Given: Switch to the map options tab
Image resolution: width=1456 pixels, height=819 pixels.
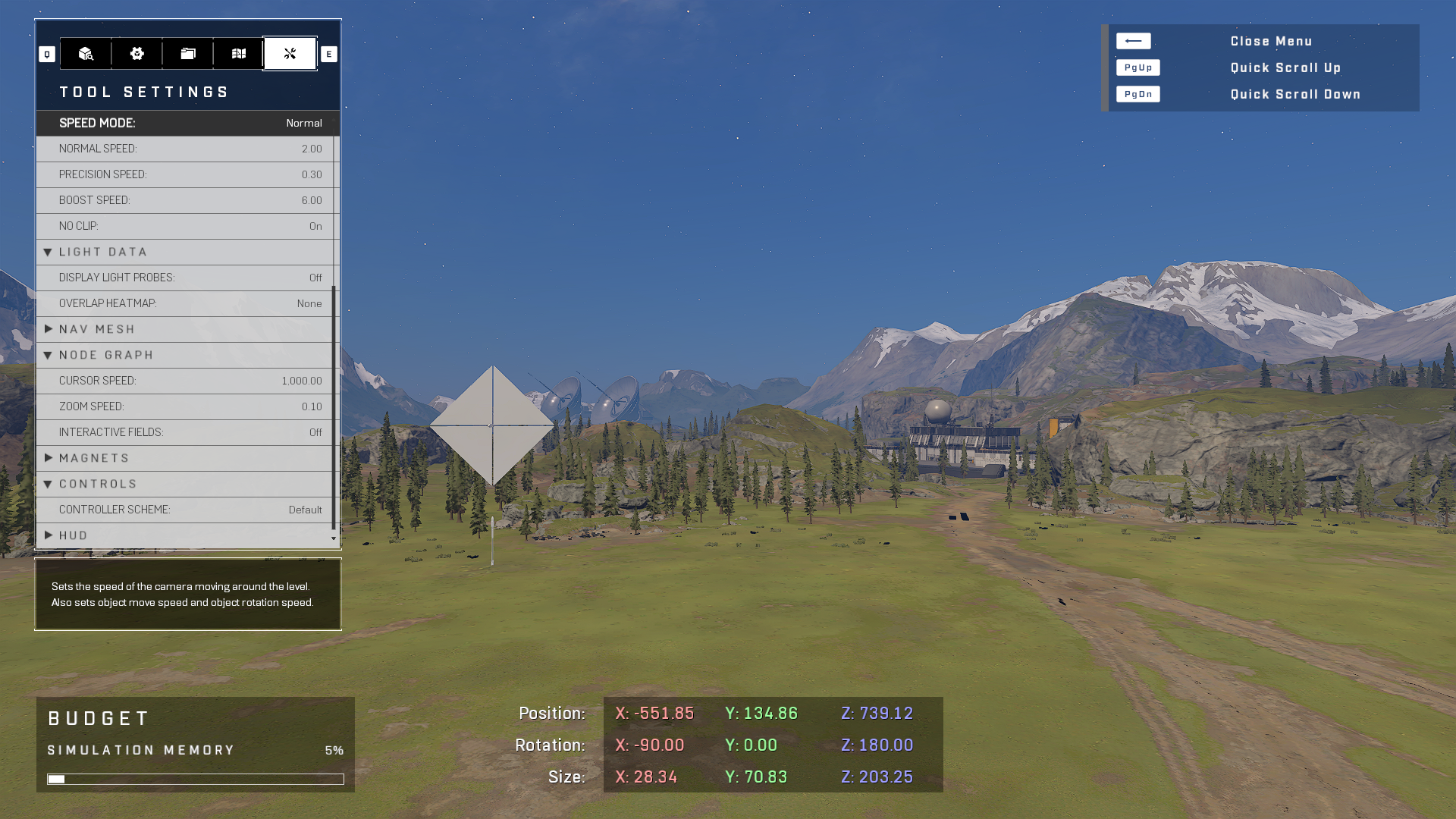Looking at the screenshot, I should click(239, 54).
